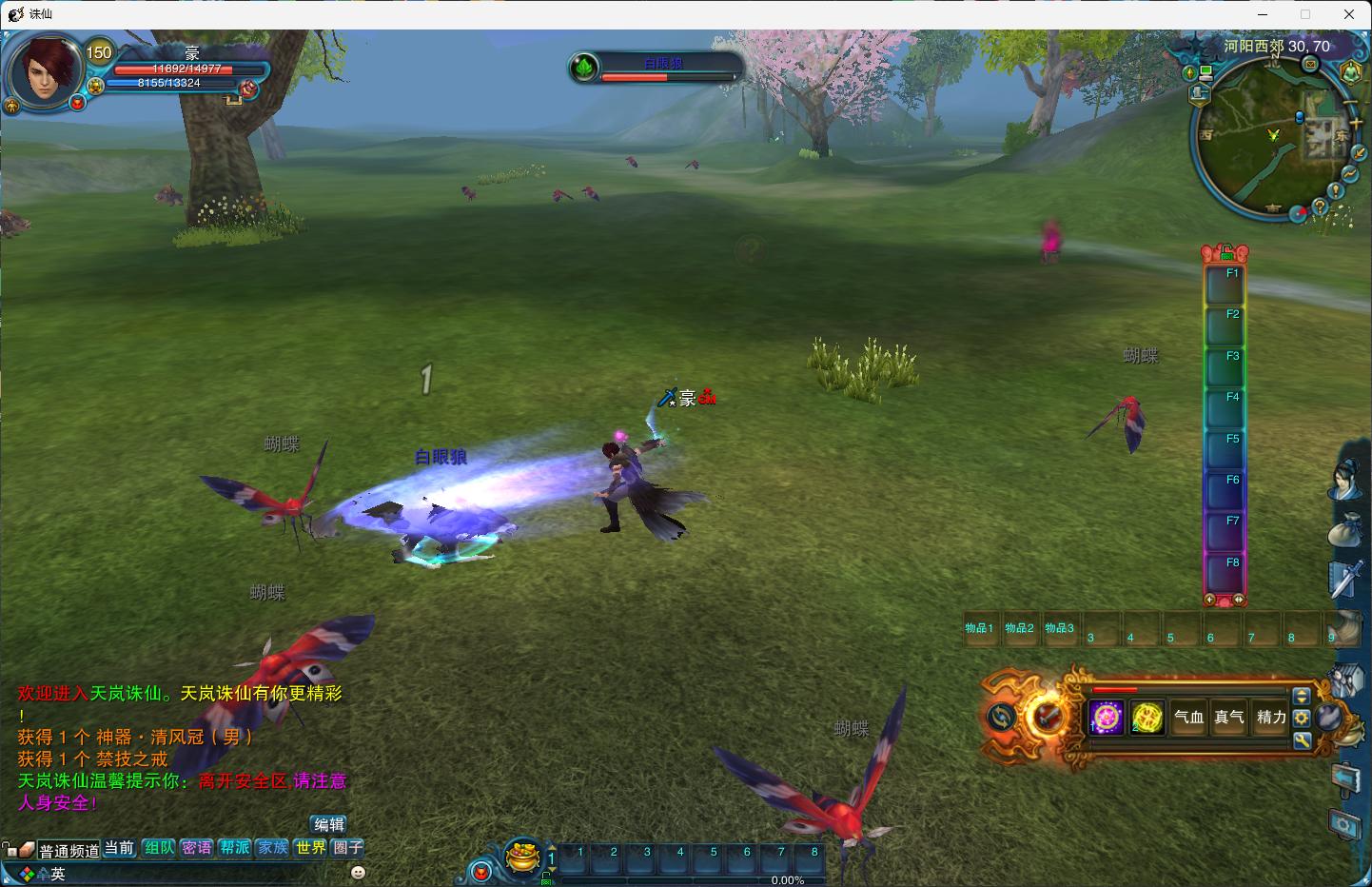Close the game window
Viewport: 1372px width, 887px height.
[1349, 14]
